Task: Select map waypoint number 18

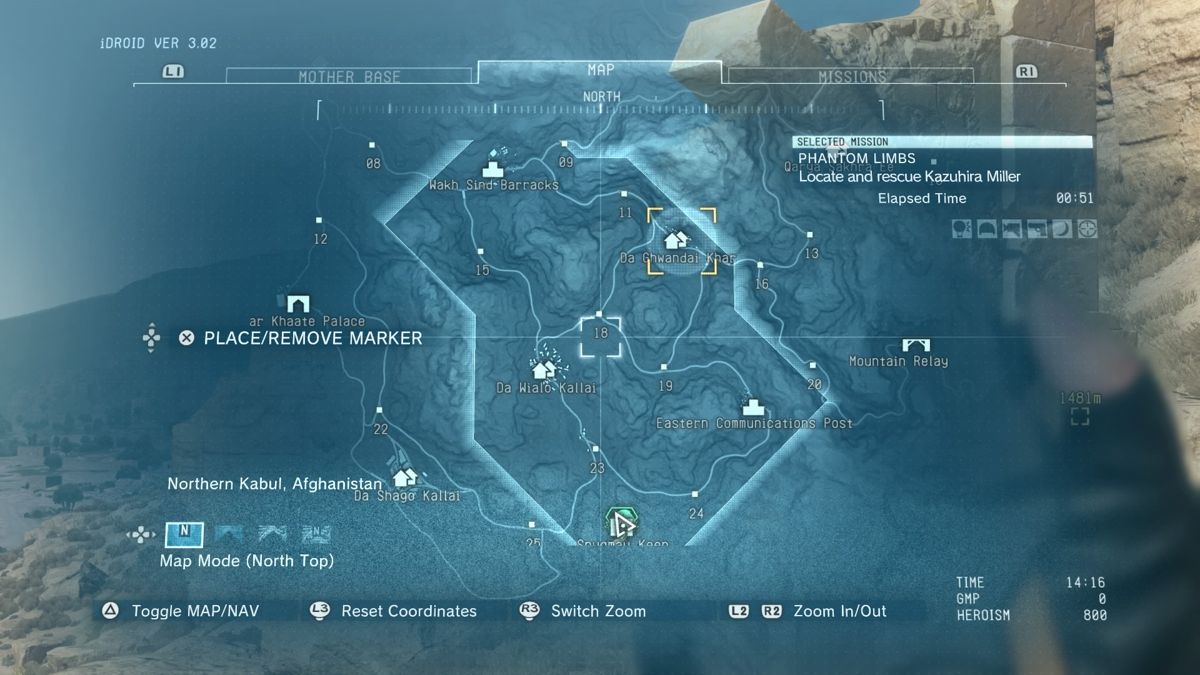Action: (x=601, y=333)
